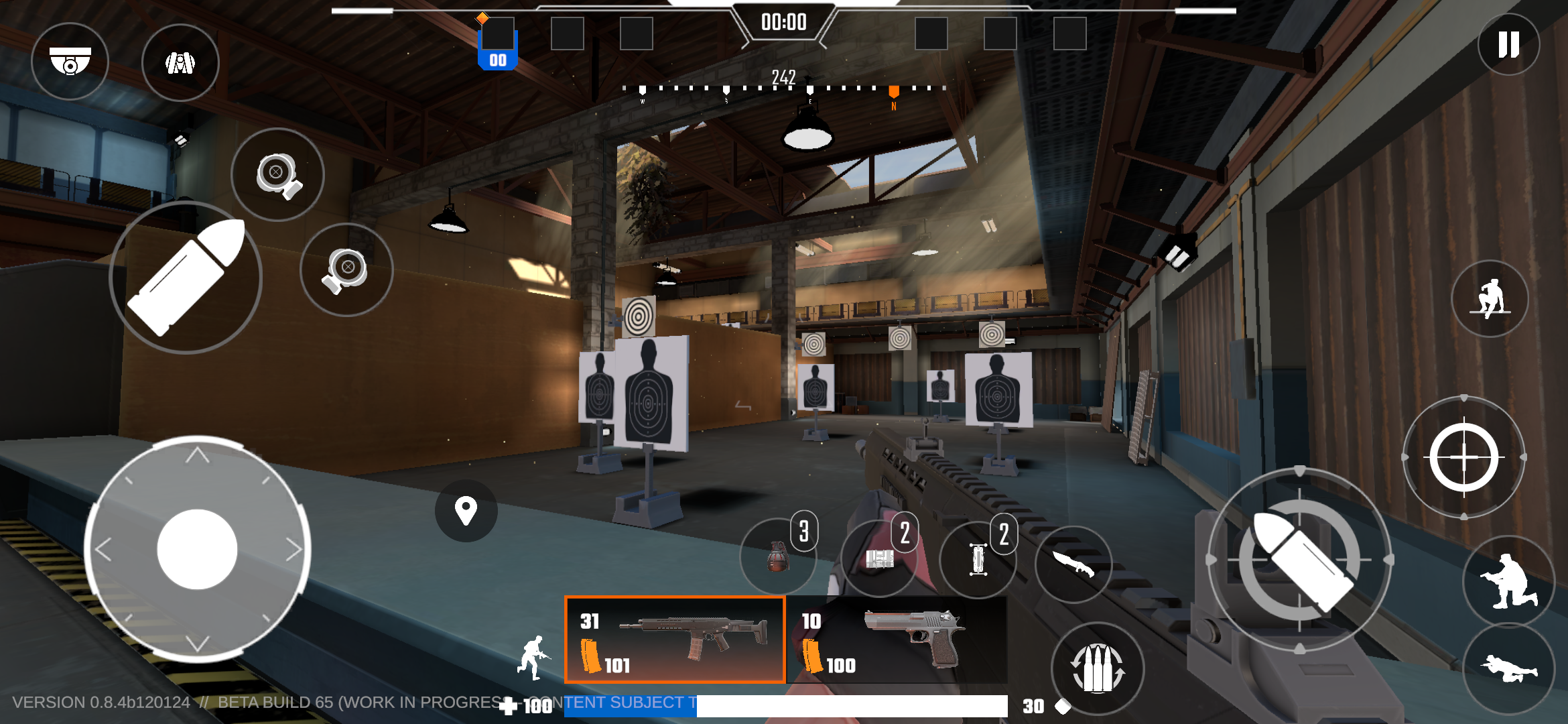Aim down sights with the crosshair button

pyautogui.click(x=1464, y=457)
